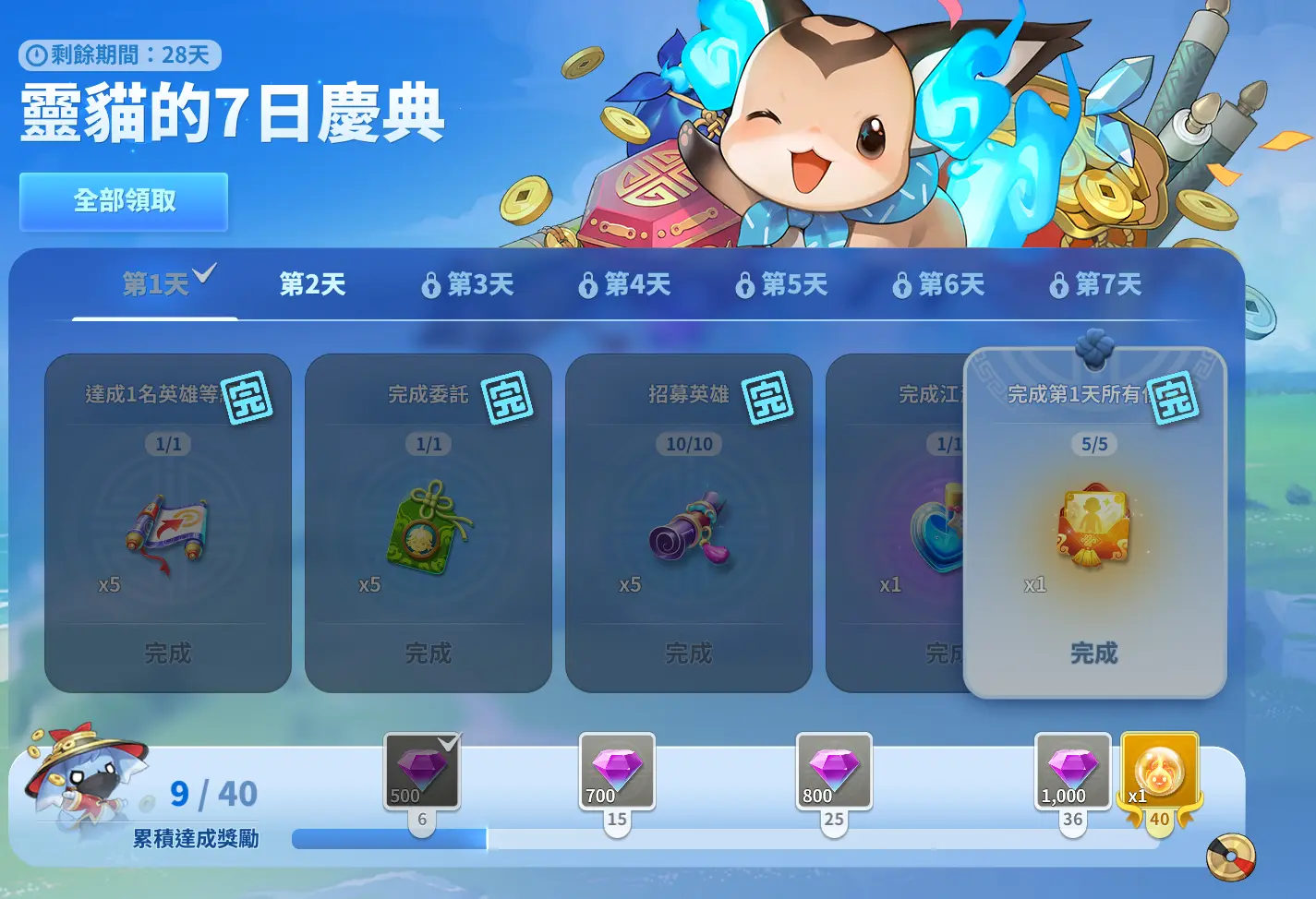Viewport: 1316px width, 899px height.
Task: Select the locked 第3天 tab
Action: coord(468,284)
